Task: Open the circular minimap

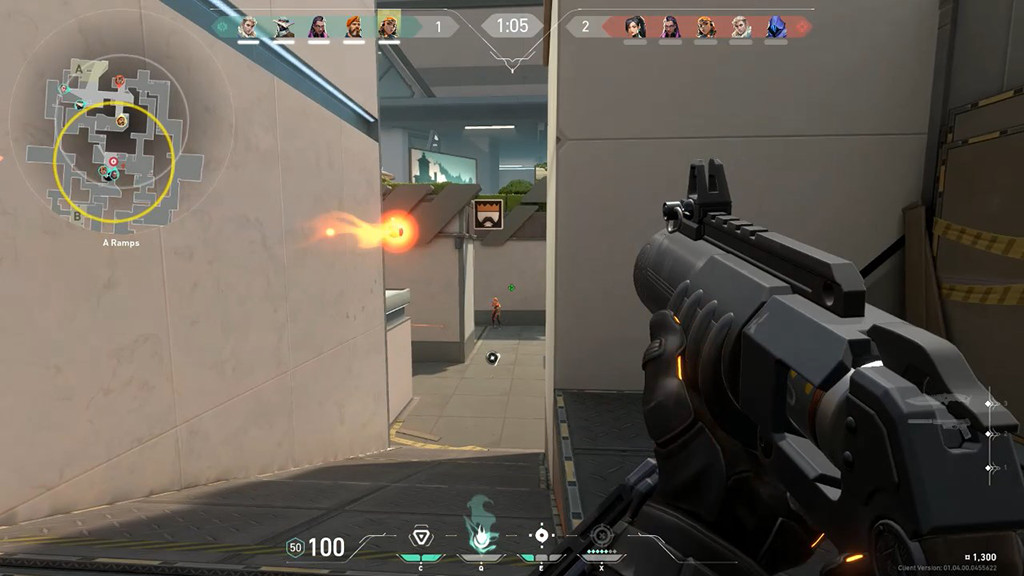Action: (x=112, y=138)
